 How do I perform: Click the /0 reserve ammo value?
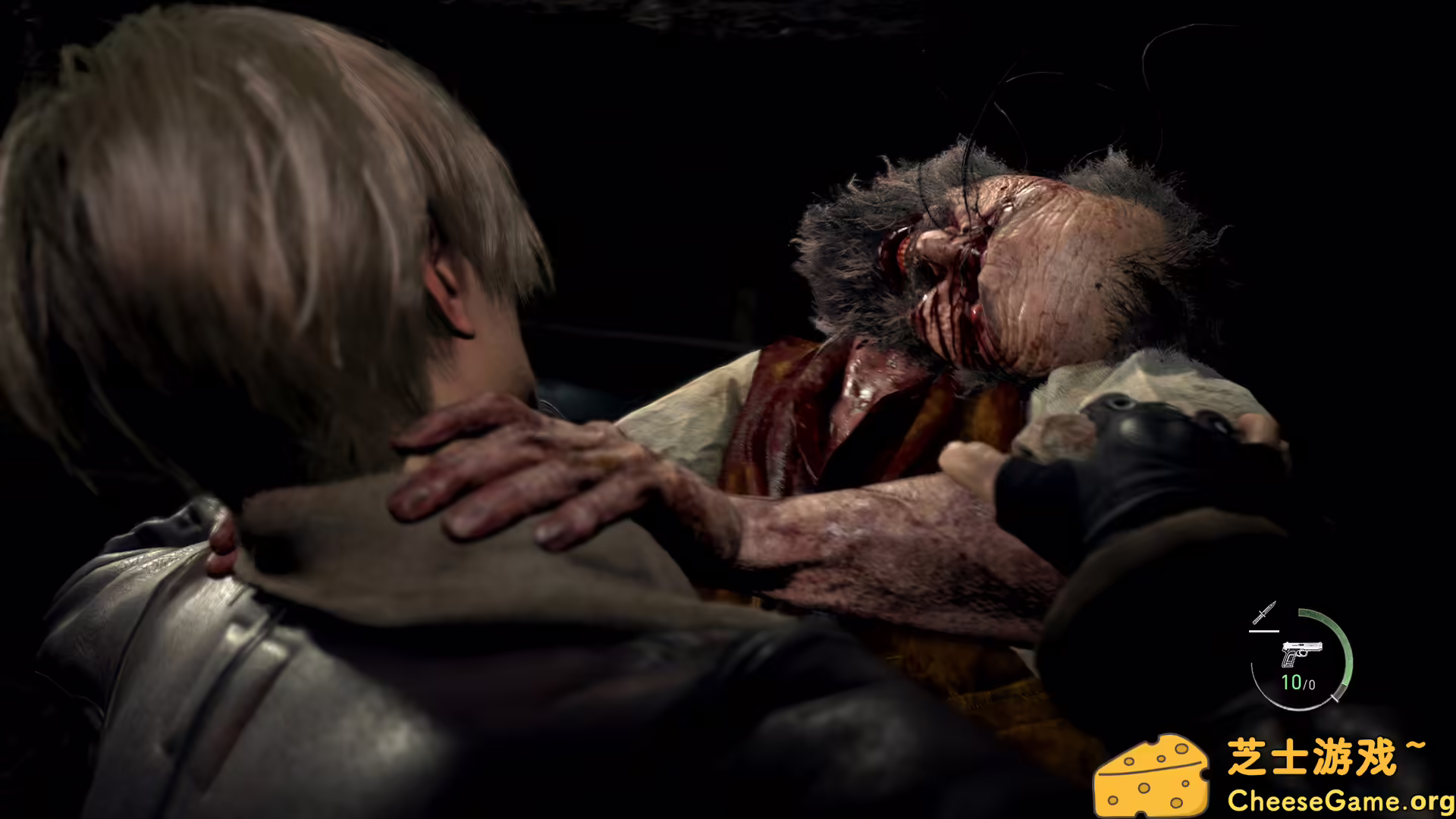[x=1309, y=683]
